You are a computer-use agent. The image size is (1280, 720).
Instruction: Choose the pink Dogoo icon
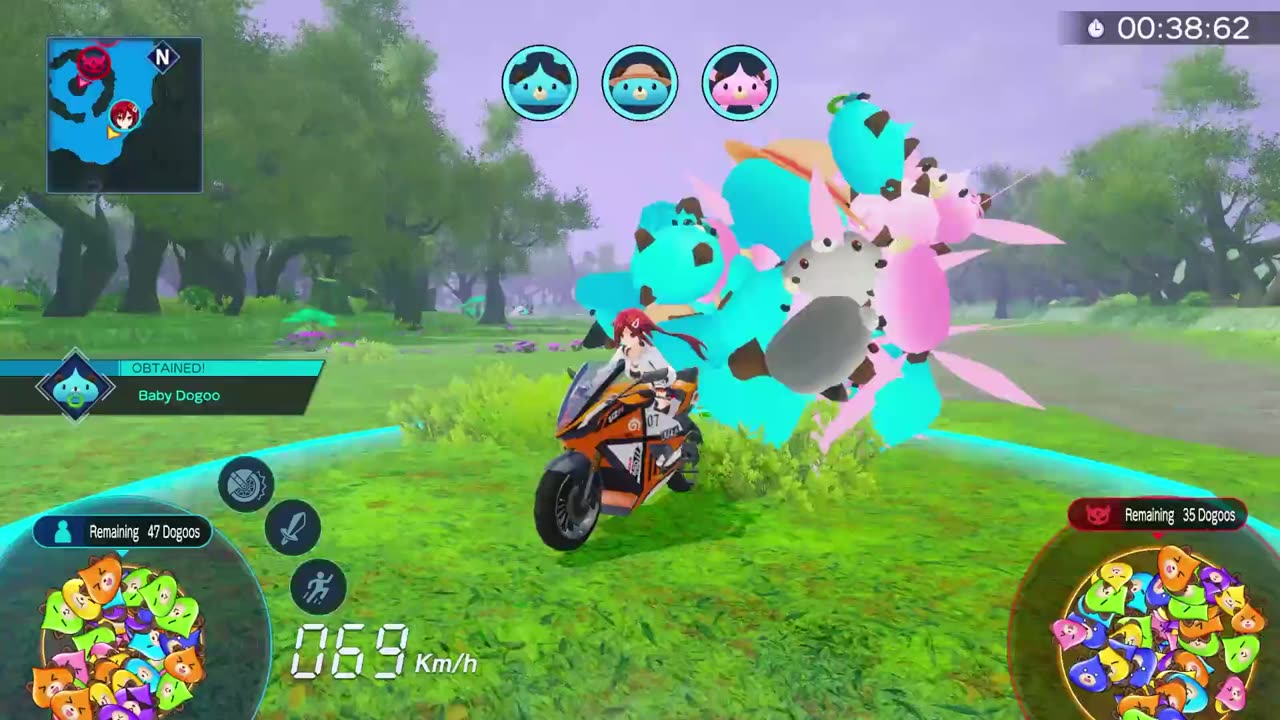coord(740,83)
